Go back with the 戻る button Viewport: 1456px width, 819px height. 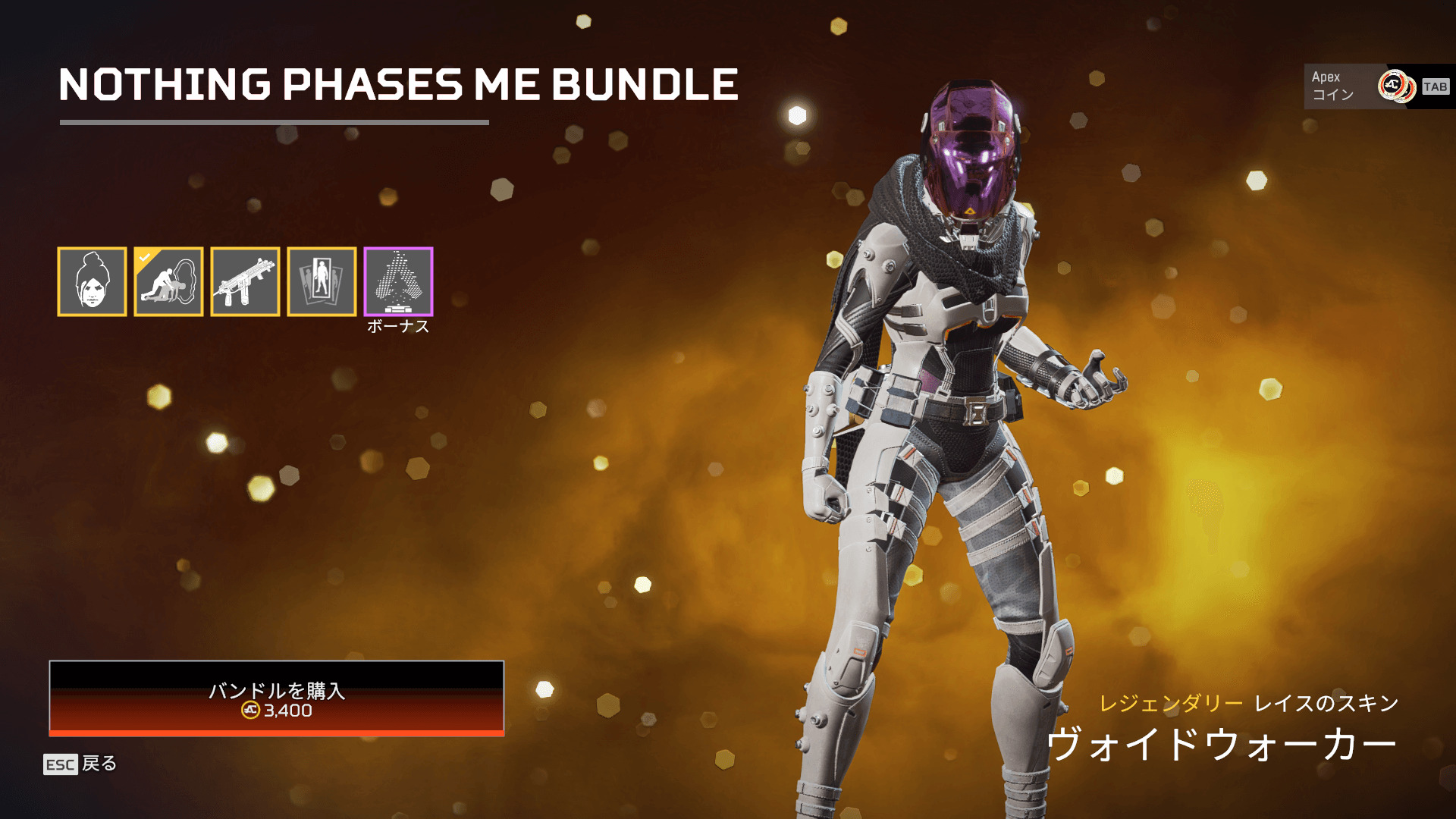(x=80, y=764)
